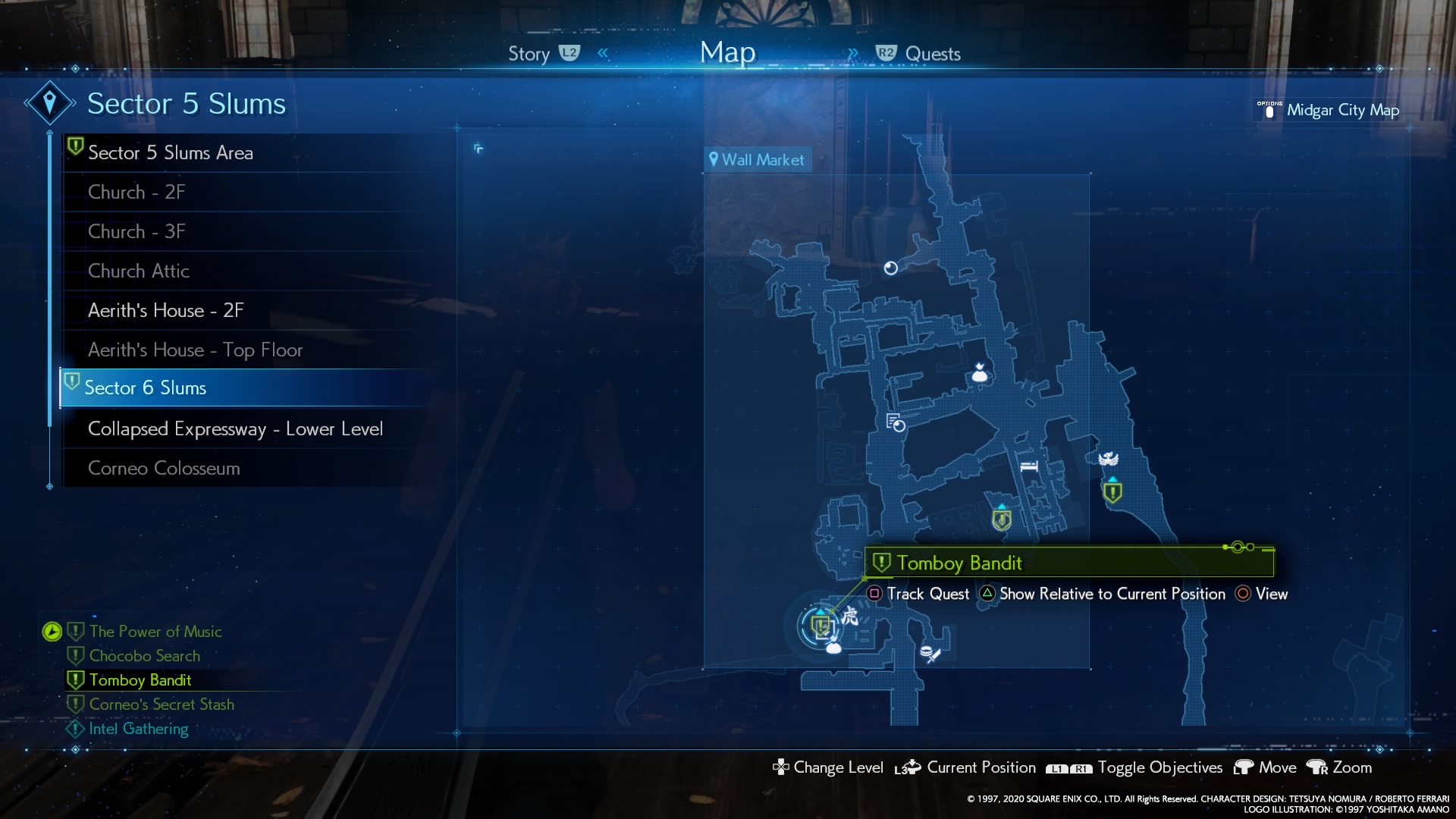Select the Chocobo Search quest
The width and height of the screenshot is (1456, 819).
point(145,655)
